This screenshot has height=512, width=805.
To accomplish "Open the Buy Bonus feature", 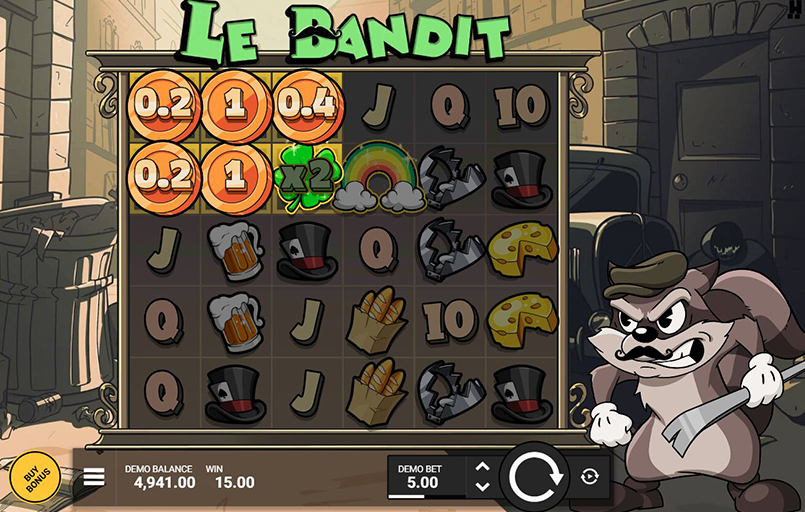I will tap(35, 477).
